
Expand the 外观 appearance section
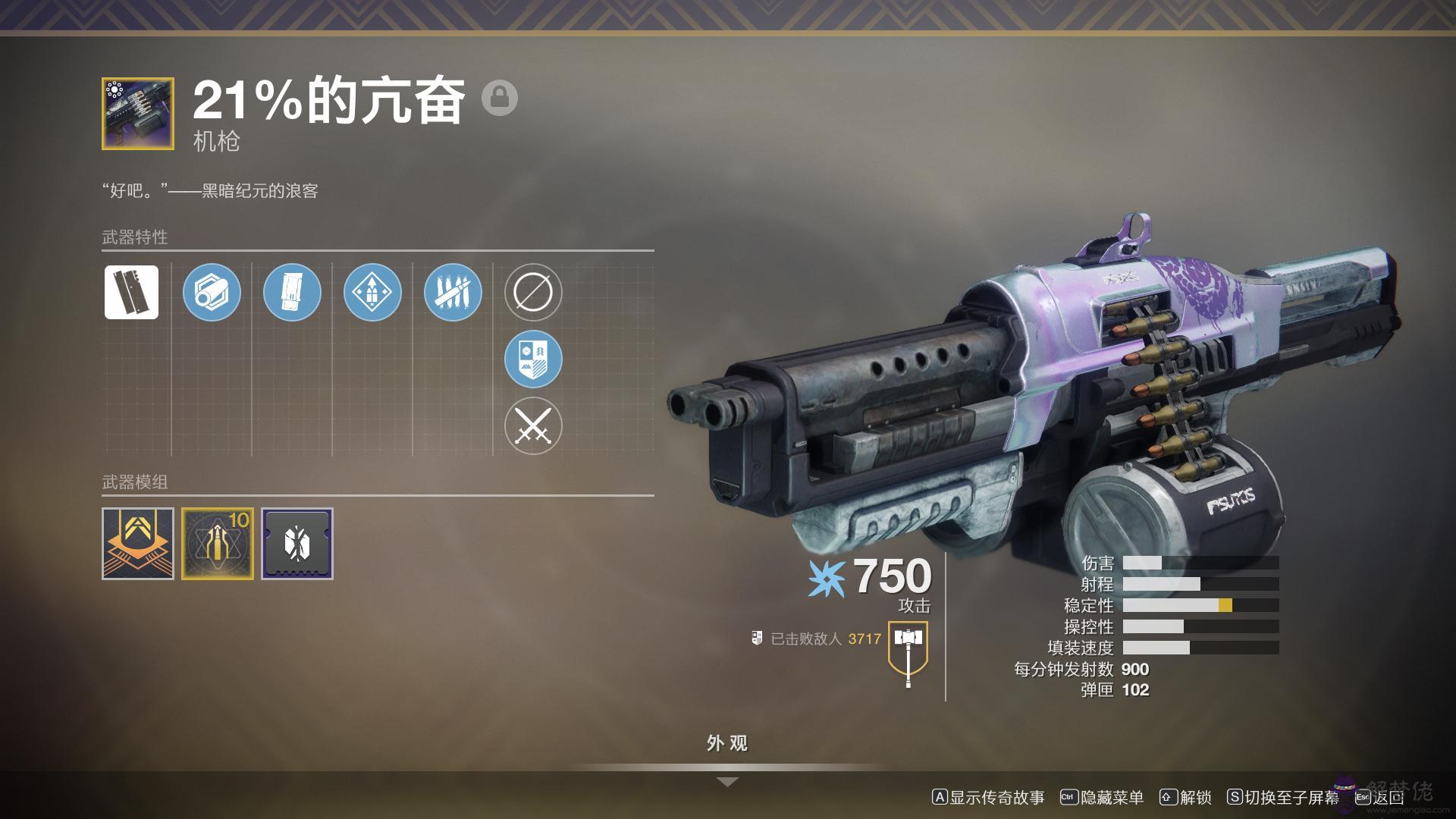(x=727, y=744)
